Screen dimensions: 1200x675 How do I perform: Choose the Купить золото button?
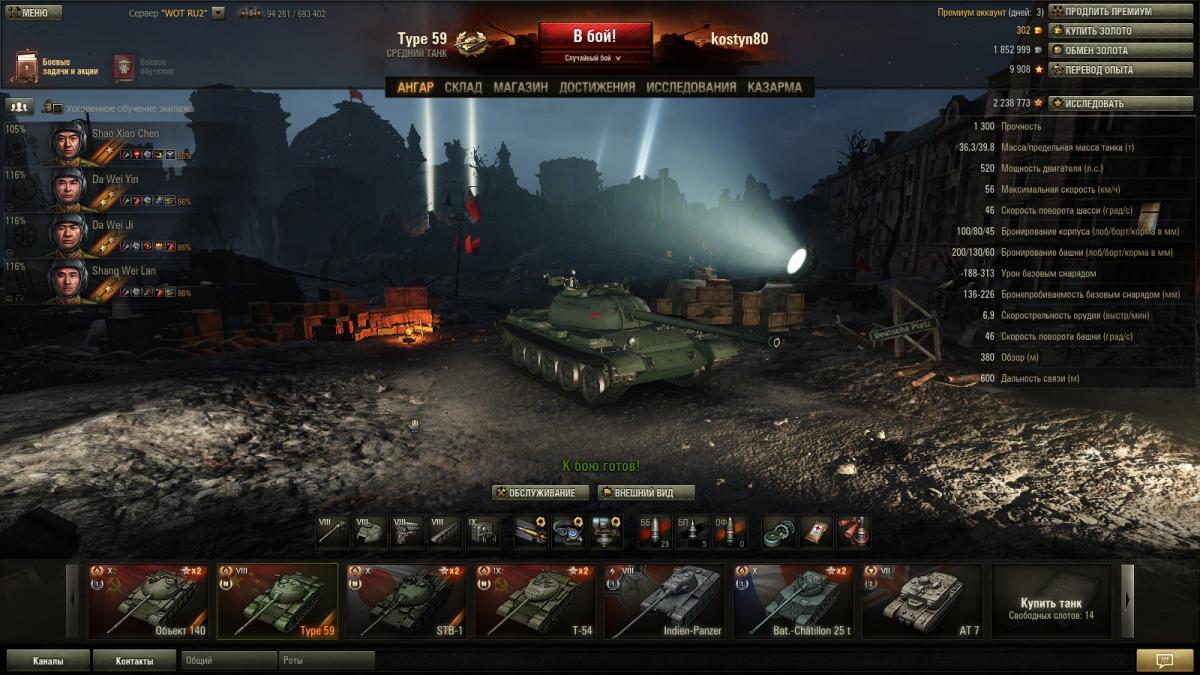(1120, 31)
